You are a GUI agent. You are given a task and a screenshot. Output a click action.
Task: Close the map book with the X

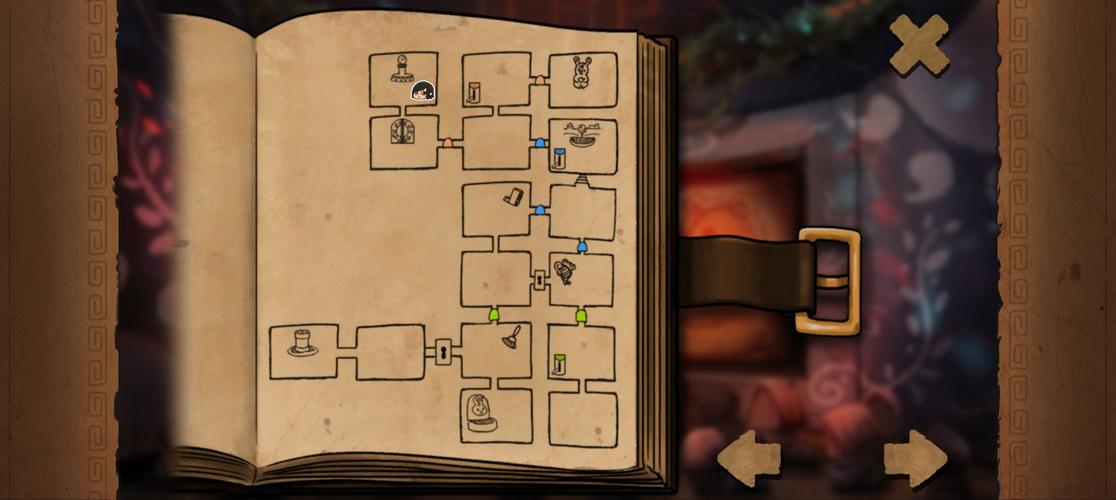tap(919, 45)
